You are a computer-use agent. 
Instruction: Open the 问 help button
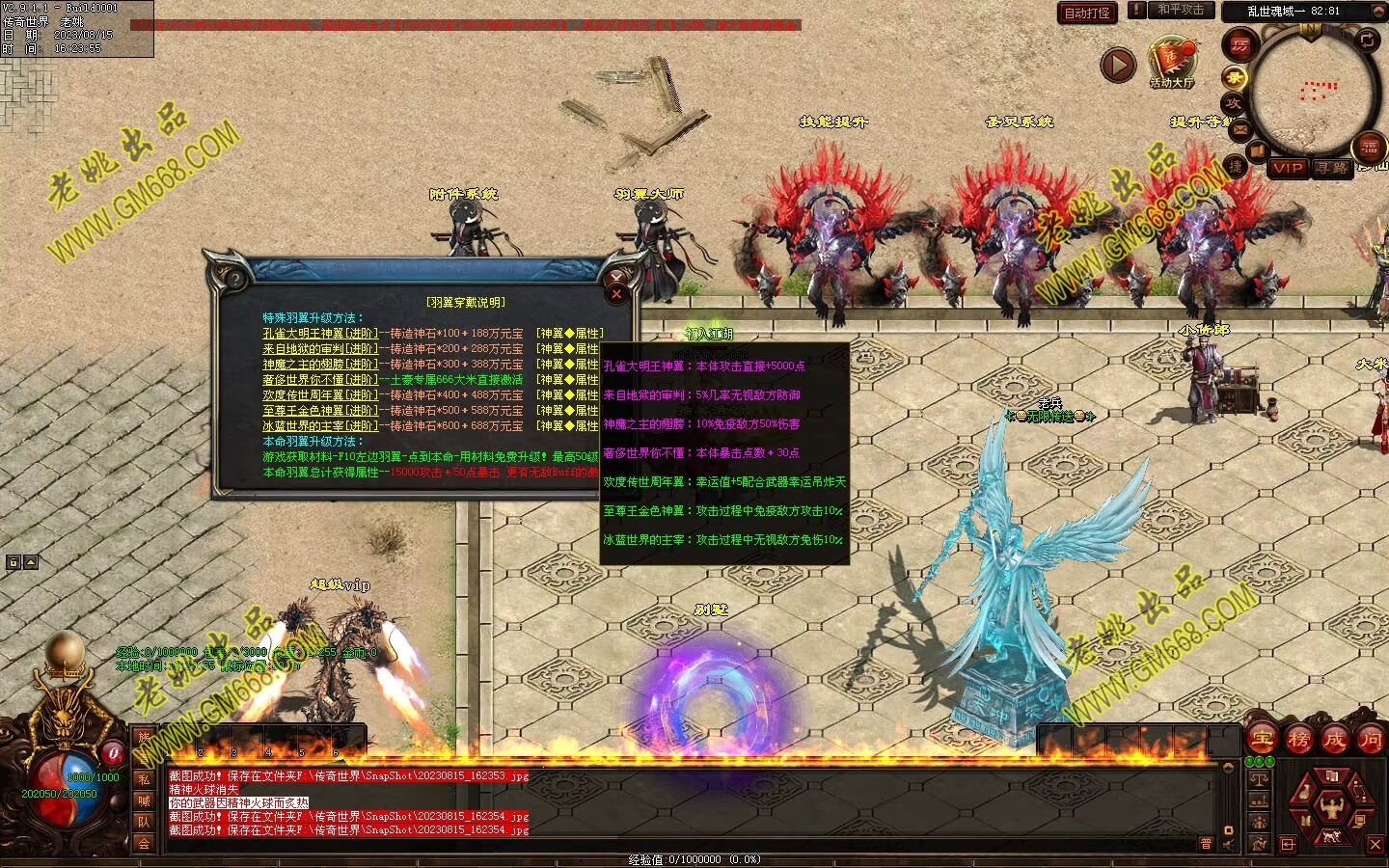[x=1371, y=740]
